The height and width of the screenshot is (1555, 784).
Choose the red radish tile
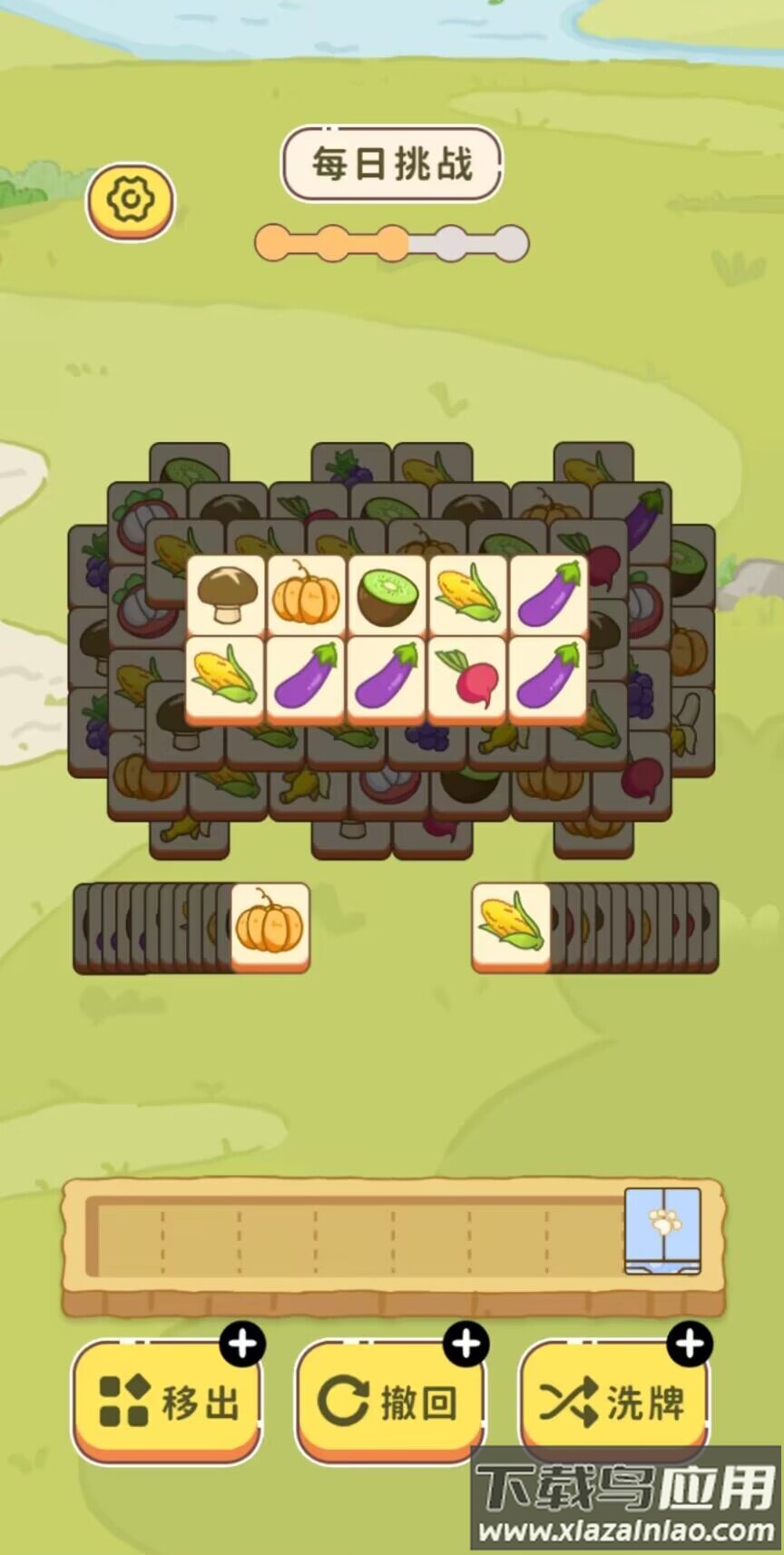tap(467, 676)
